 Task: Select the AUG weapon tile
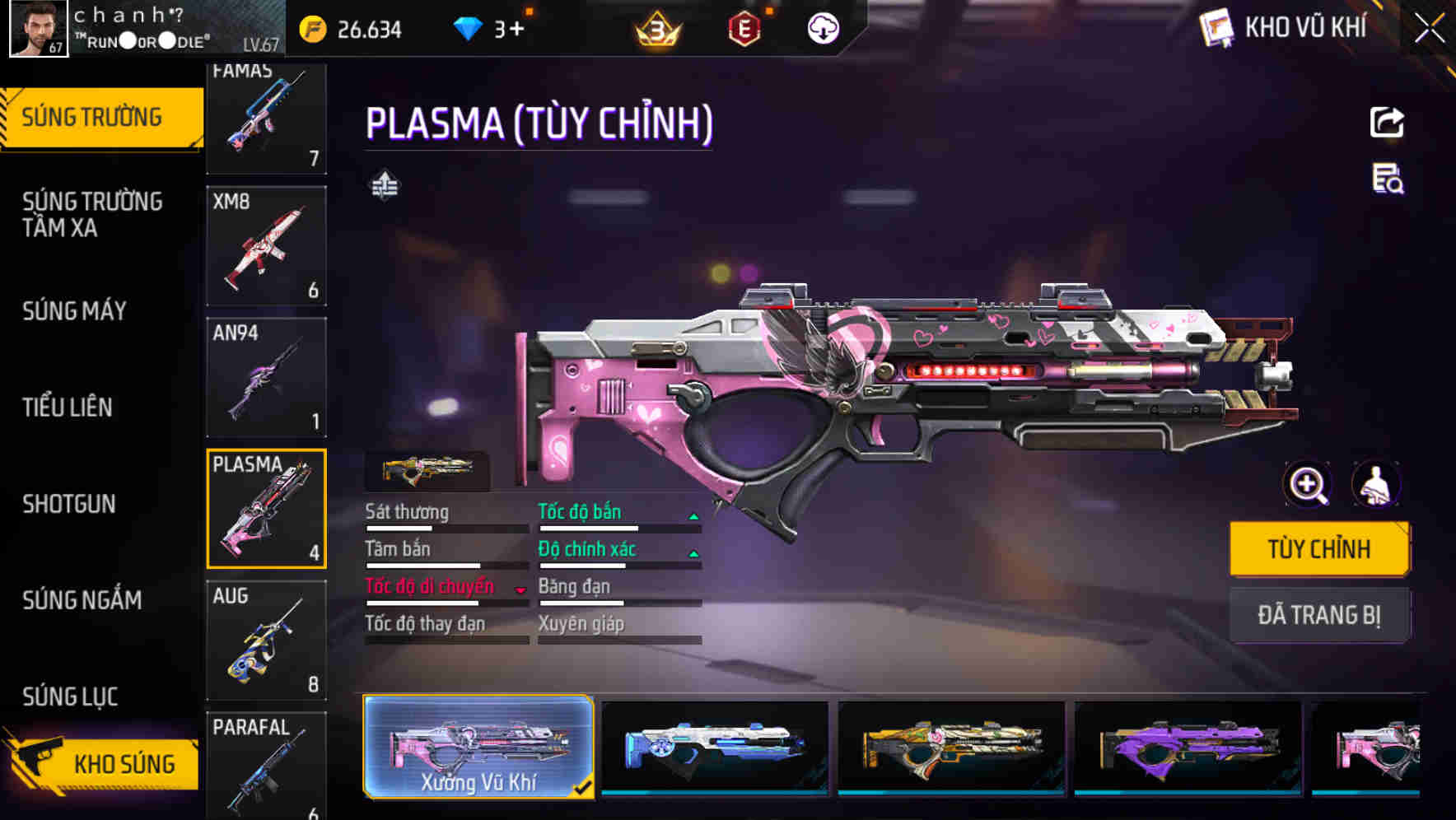pos(266,640)
